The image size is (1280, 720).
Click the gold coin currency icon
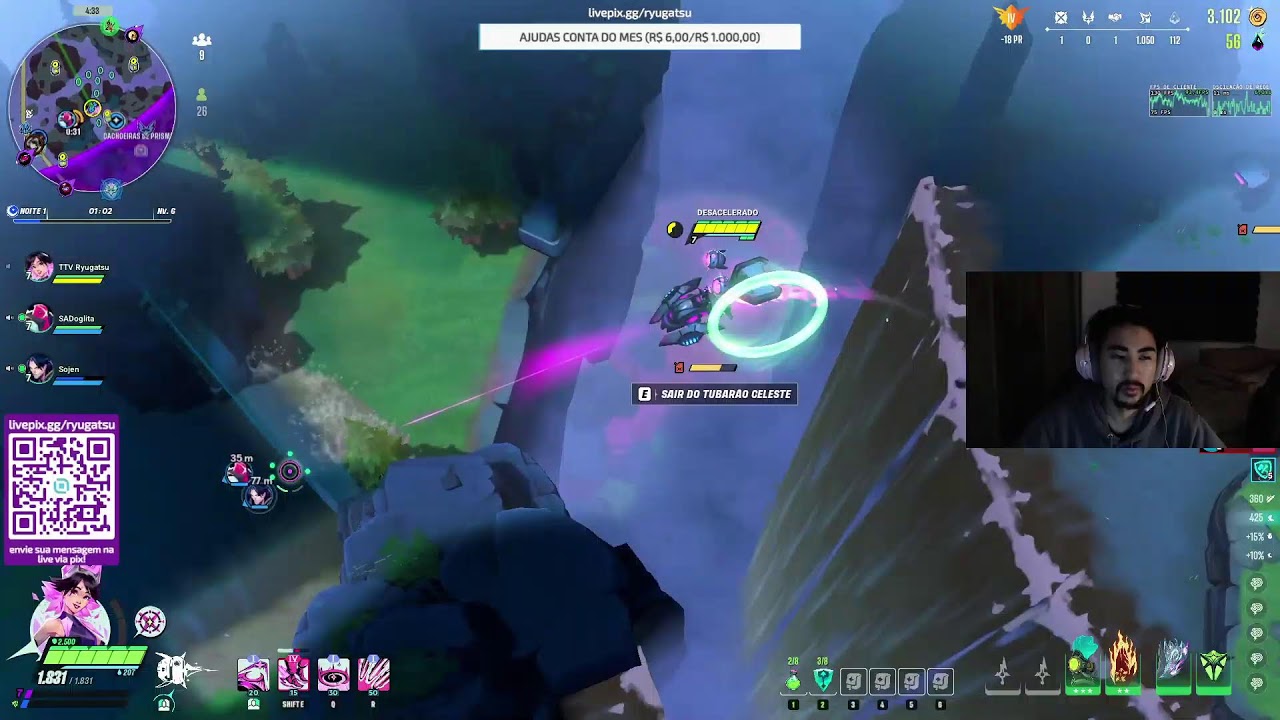pos(1258,17)
